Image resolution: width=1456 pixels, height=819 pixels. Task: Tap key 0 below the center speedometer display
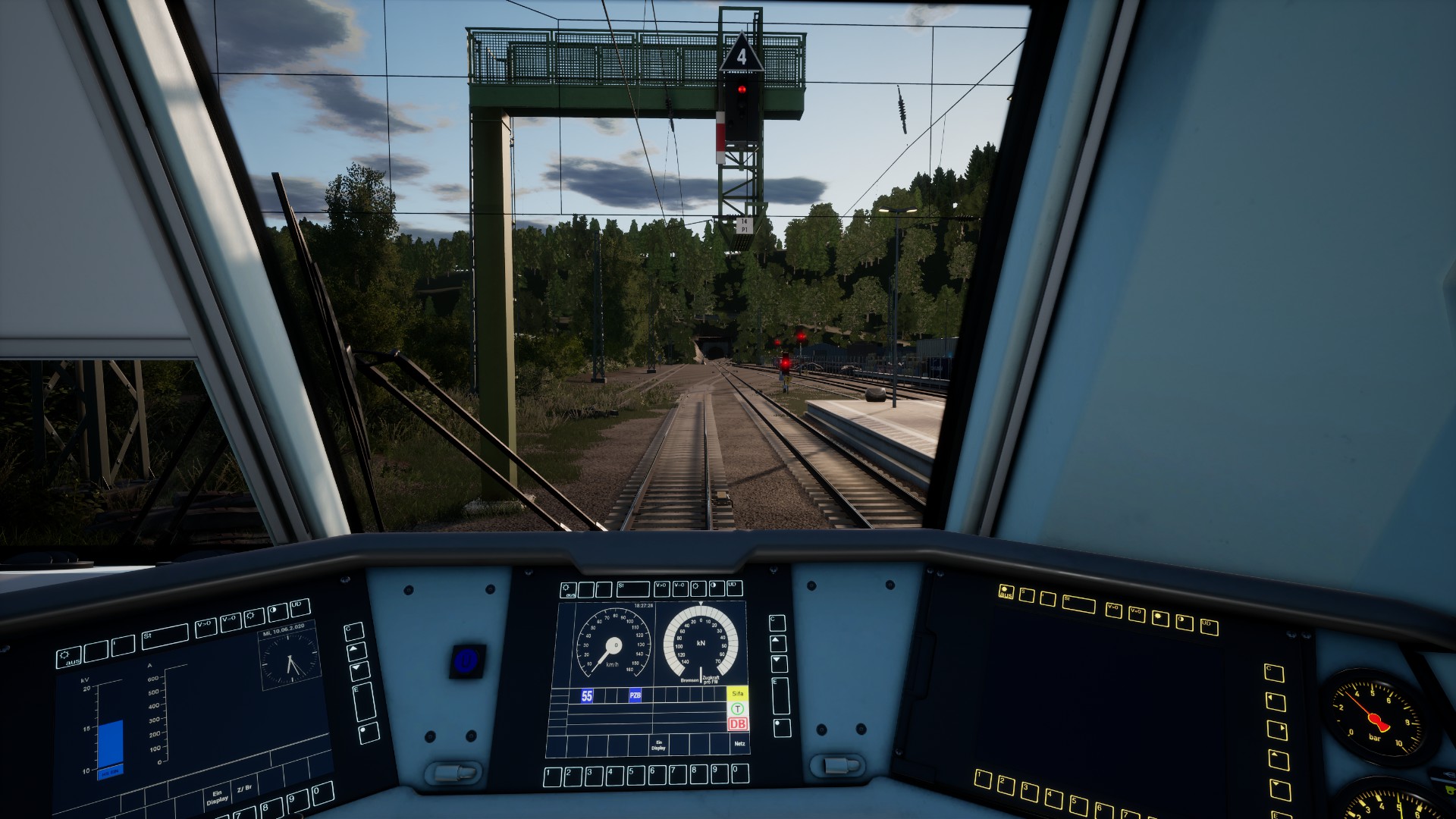(739, 773)
